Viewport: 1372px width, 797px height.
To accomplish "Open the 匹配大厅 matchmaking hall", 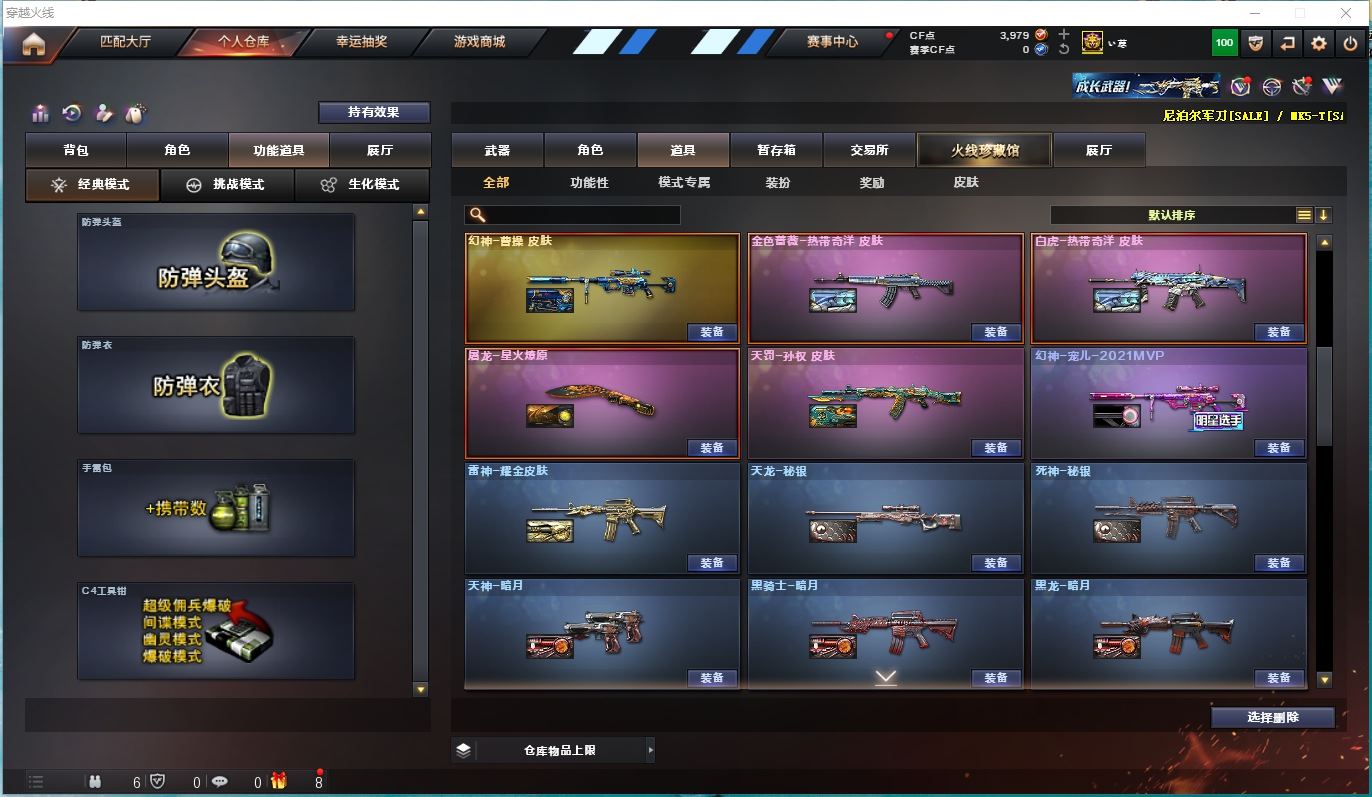I will (125, 42).
